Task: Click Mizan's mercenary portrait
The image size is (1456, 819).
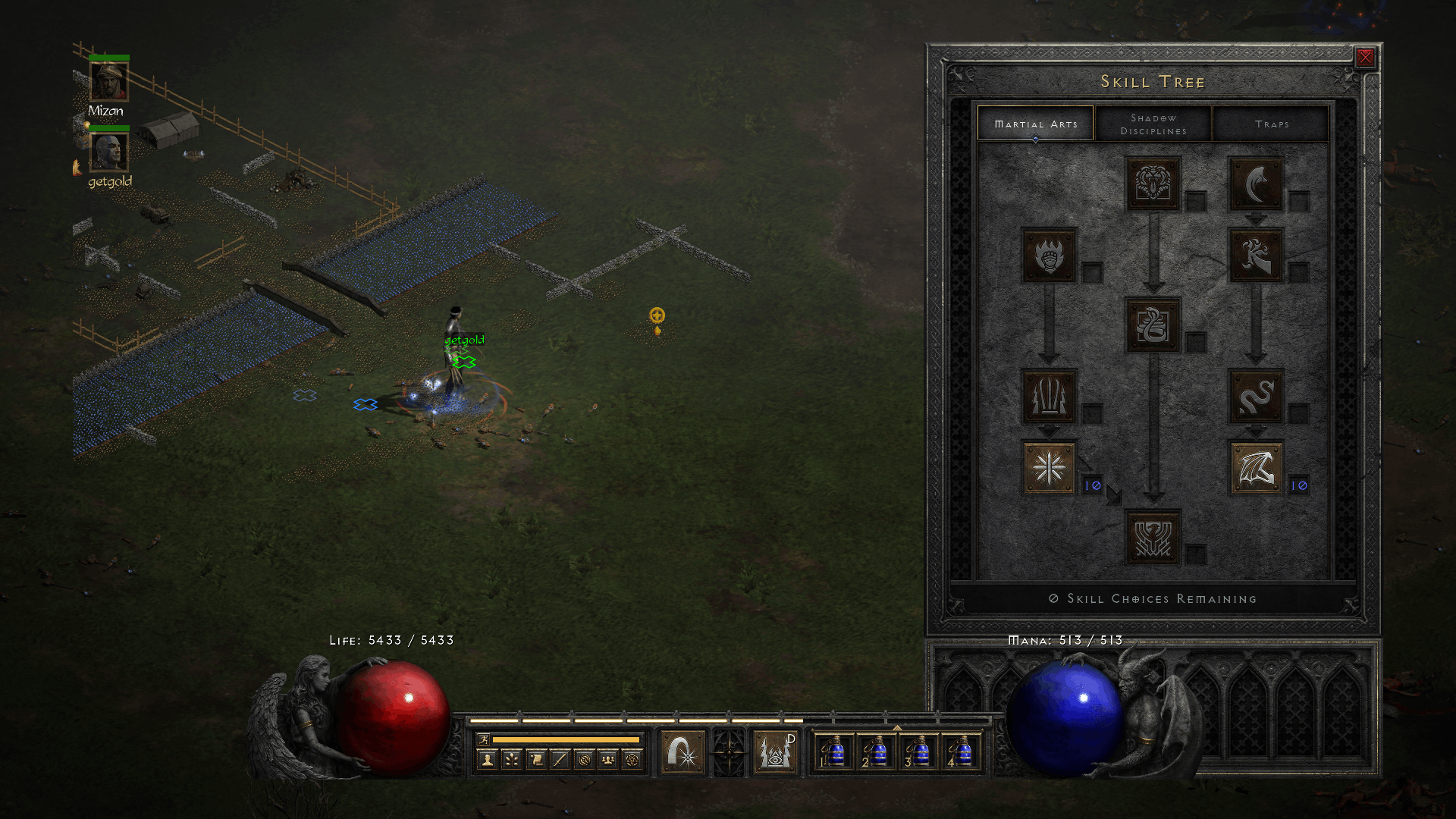Action: point(109,82)
